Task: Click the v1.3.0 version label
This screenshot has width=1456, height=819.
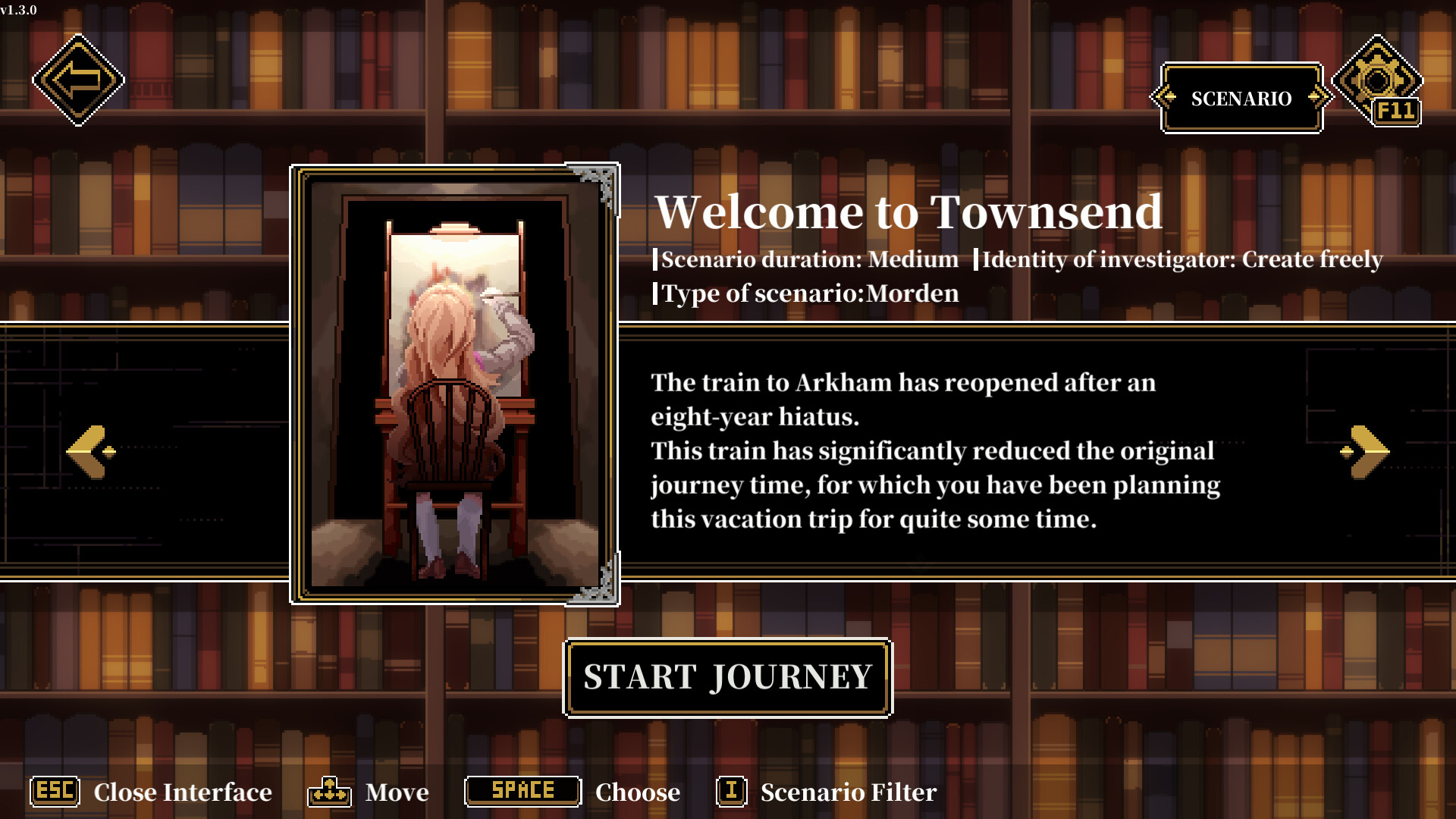Action: pyautogui.click(x=20, y=11)
